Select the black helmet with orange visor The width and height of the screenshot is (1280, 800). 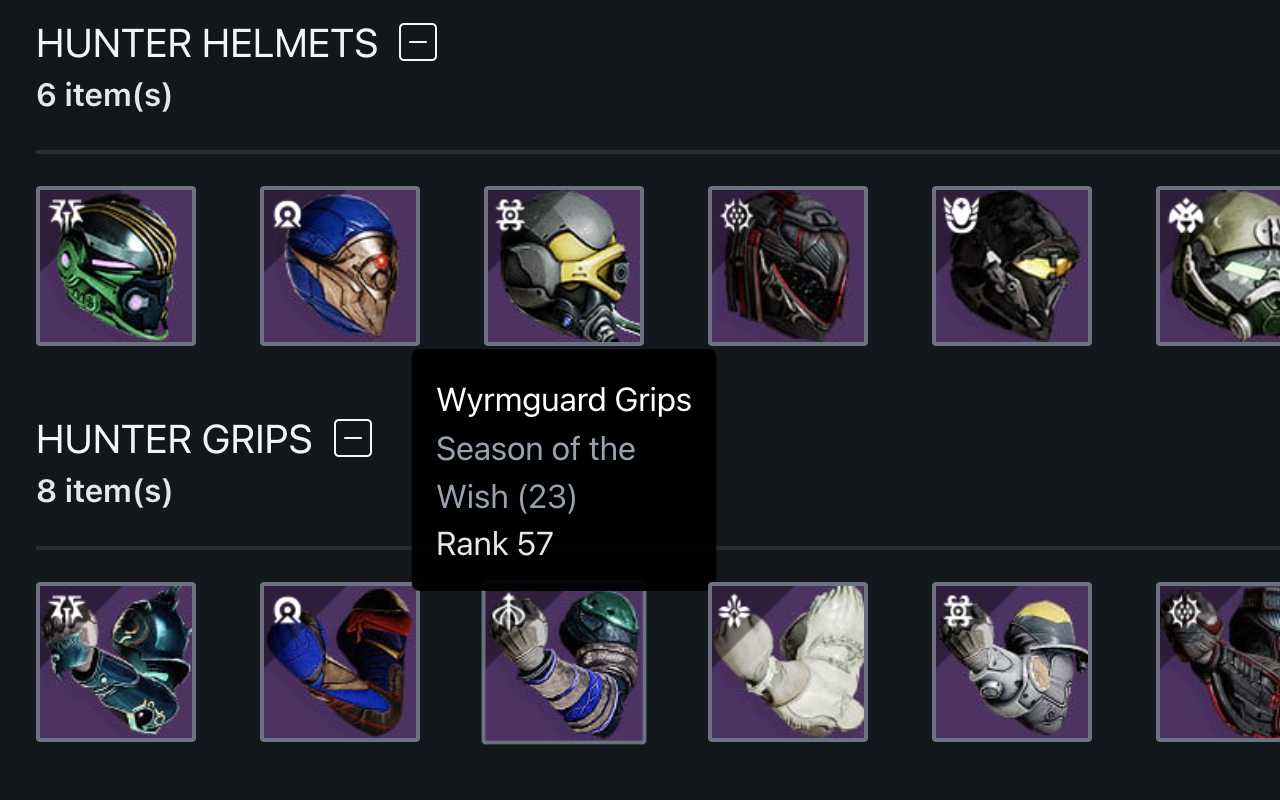[1011, 265]
